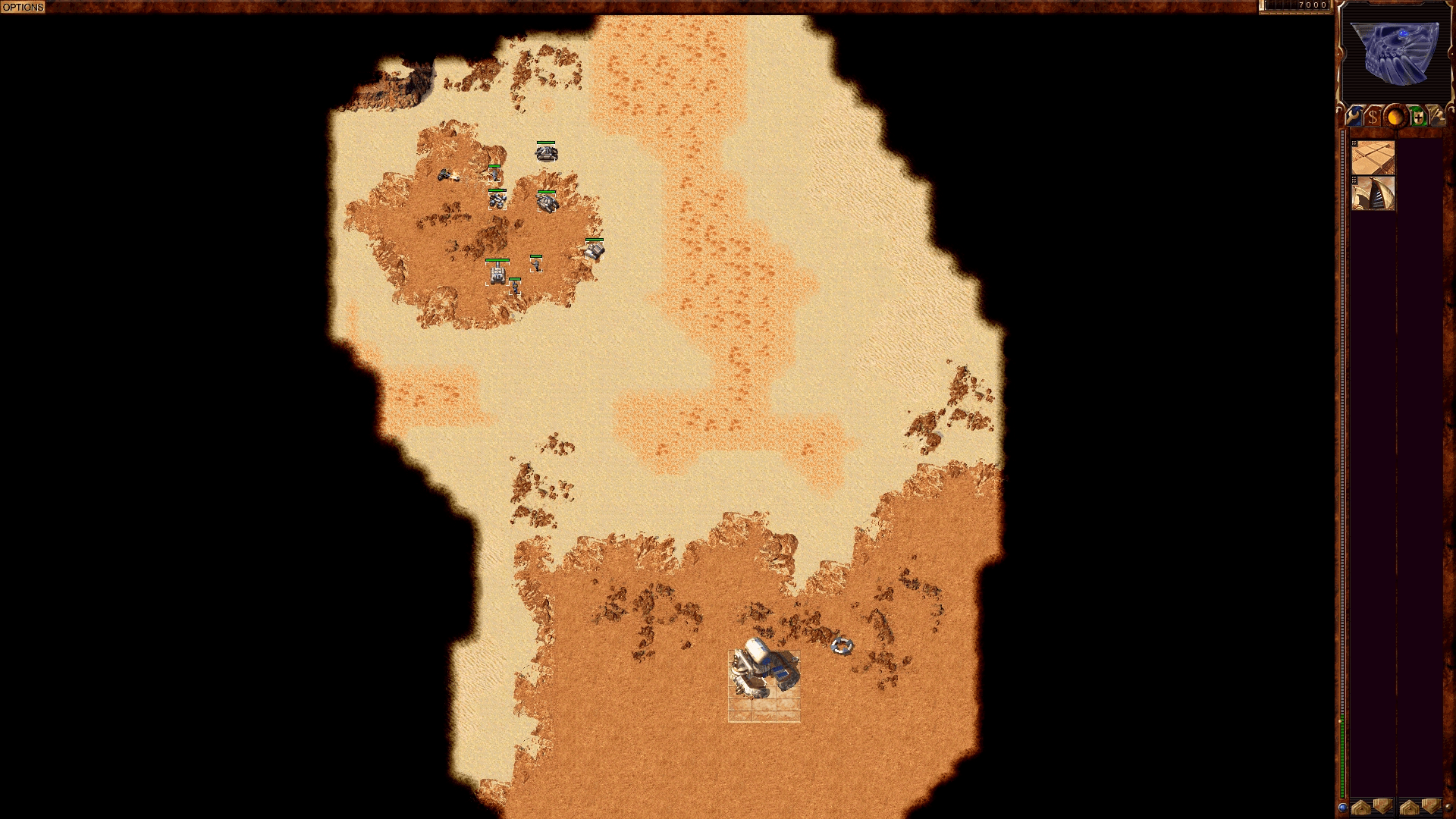Click the down arrow of the unit list
1456x819 pixels.
point(1430,808)
